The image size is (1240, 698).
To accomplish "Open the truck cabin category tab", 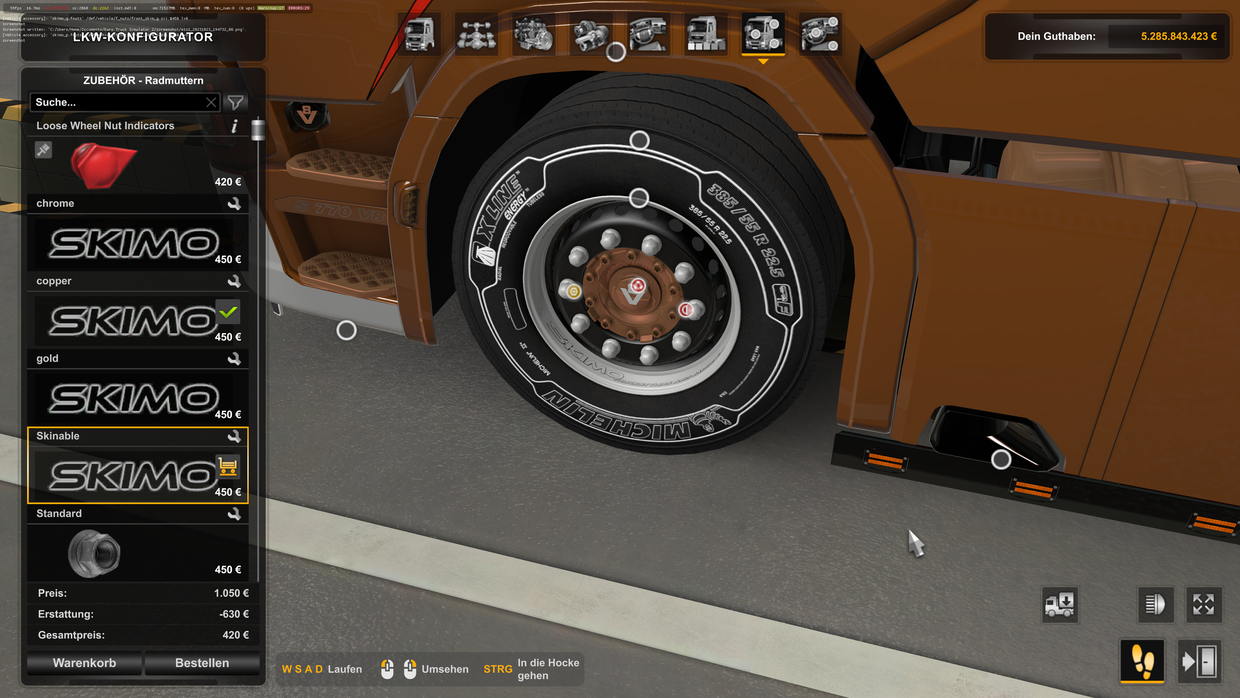I will 420,34.
